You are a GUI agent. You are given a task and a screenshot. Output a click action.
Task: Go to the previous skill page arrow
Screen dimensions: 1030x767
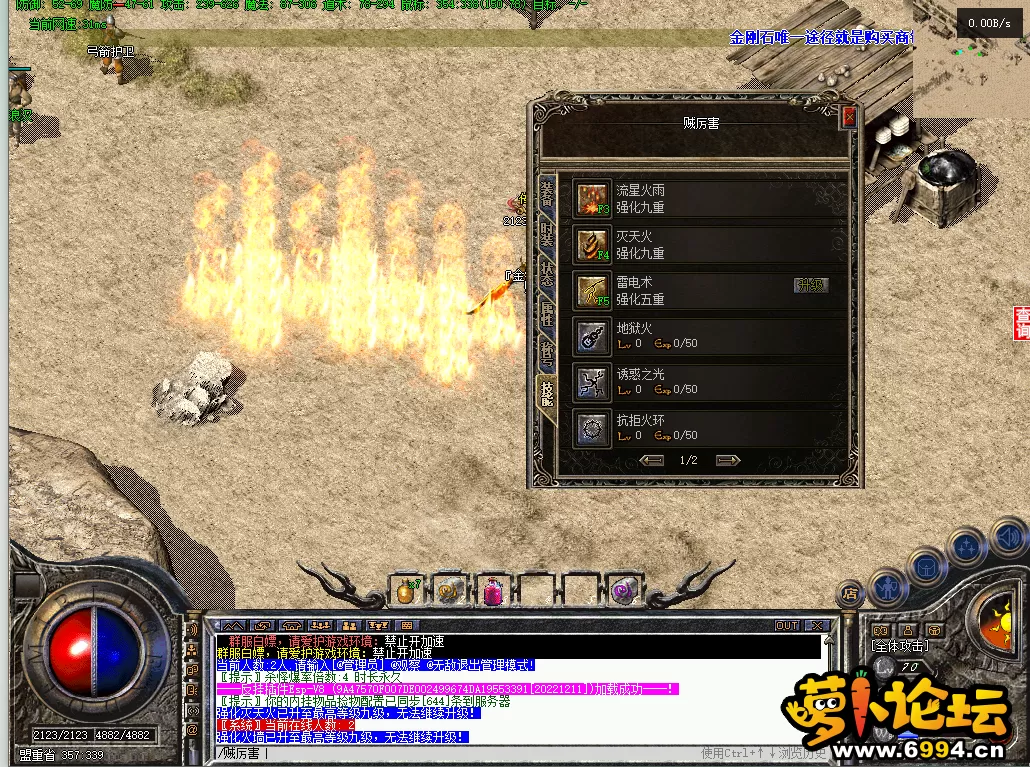[652, 460]
